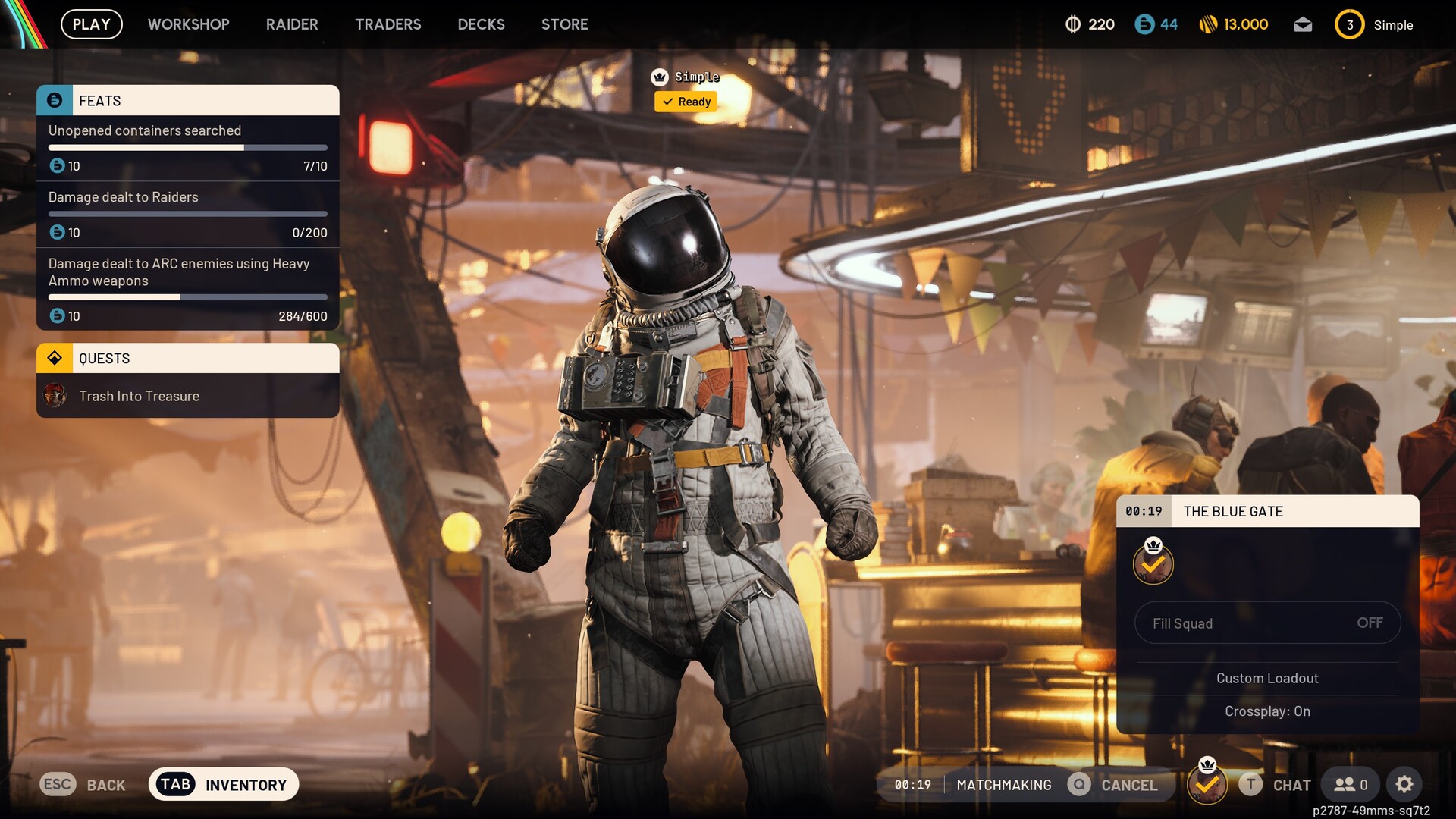Select the Feats panel header
The height and width of the screenshot is (819, 1456).
click(x=188, y=101)
